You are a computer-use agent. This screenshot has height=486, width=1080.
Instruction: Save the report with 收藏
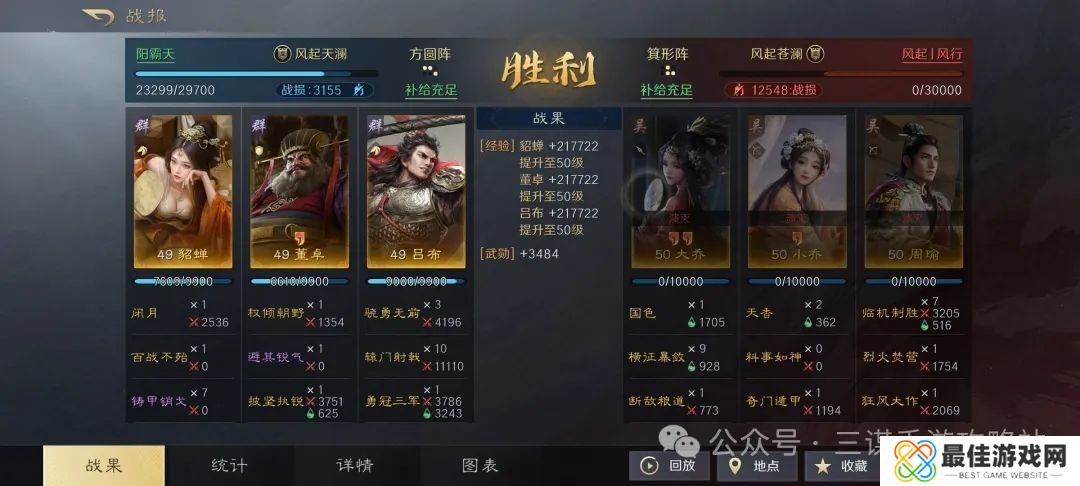[x=842, y=465]
